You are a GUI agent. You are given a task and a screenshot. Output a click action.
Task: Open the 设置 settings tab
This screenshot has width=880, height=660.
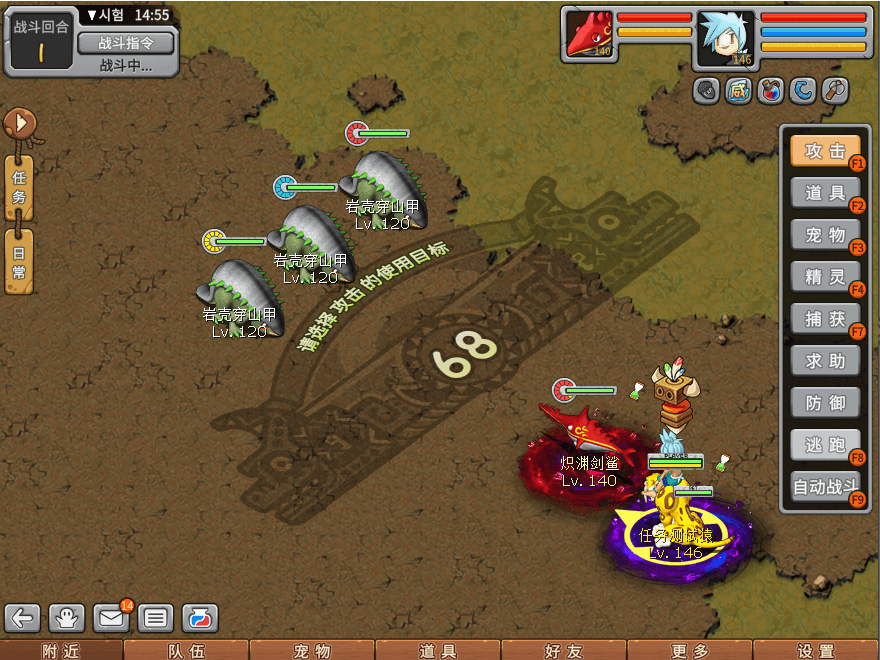tap(816, 651)
